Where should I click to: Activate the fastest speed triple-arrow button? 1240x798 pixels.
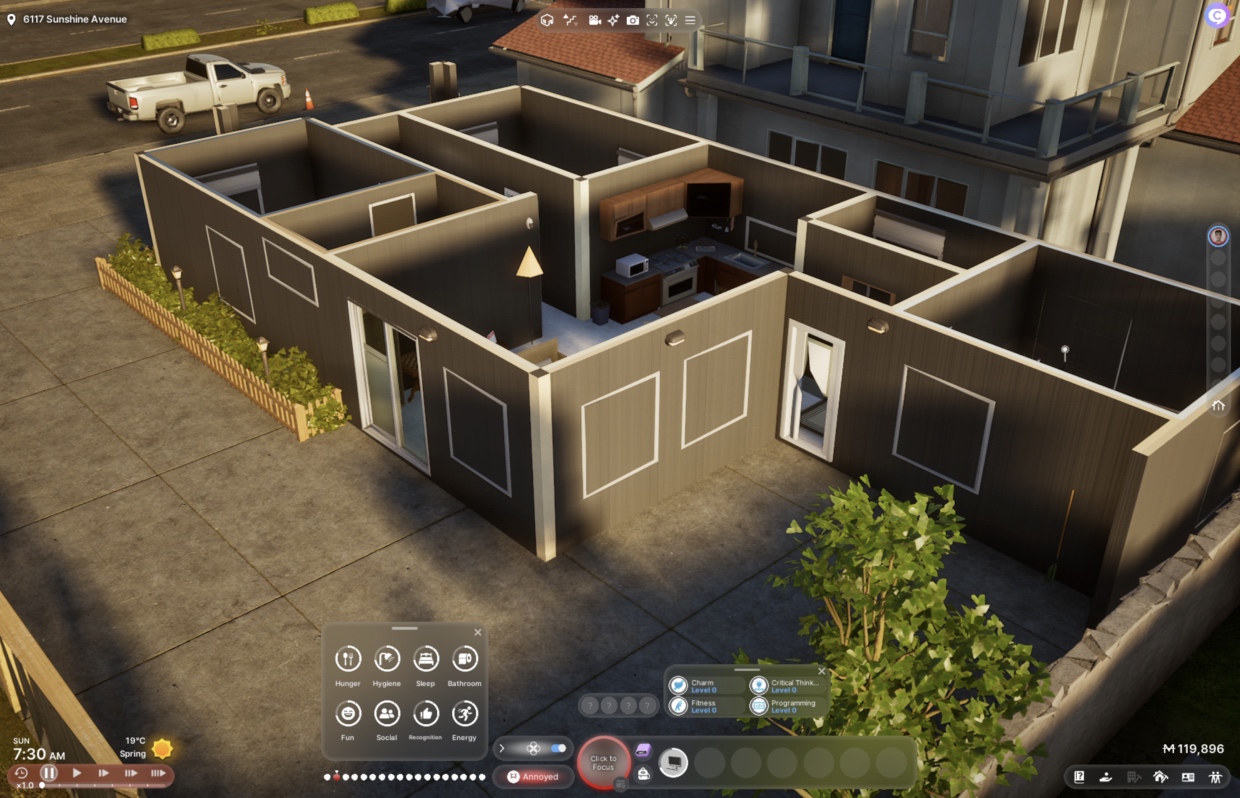(x=158, y=773)
